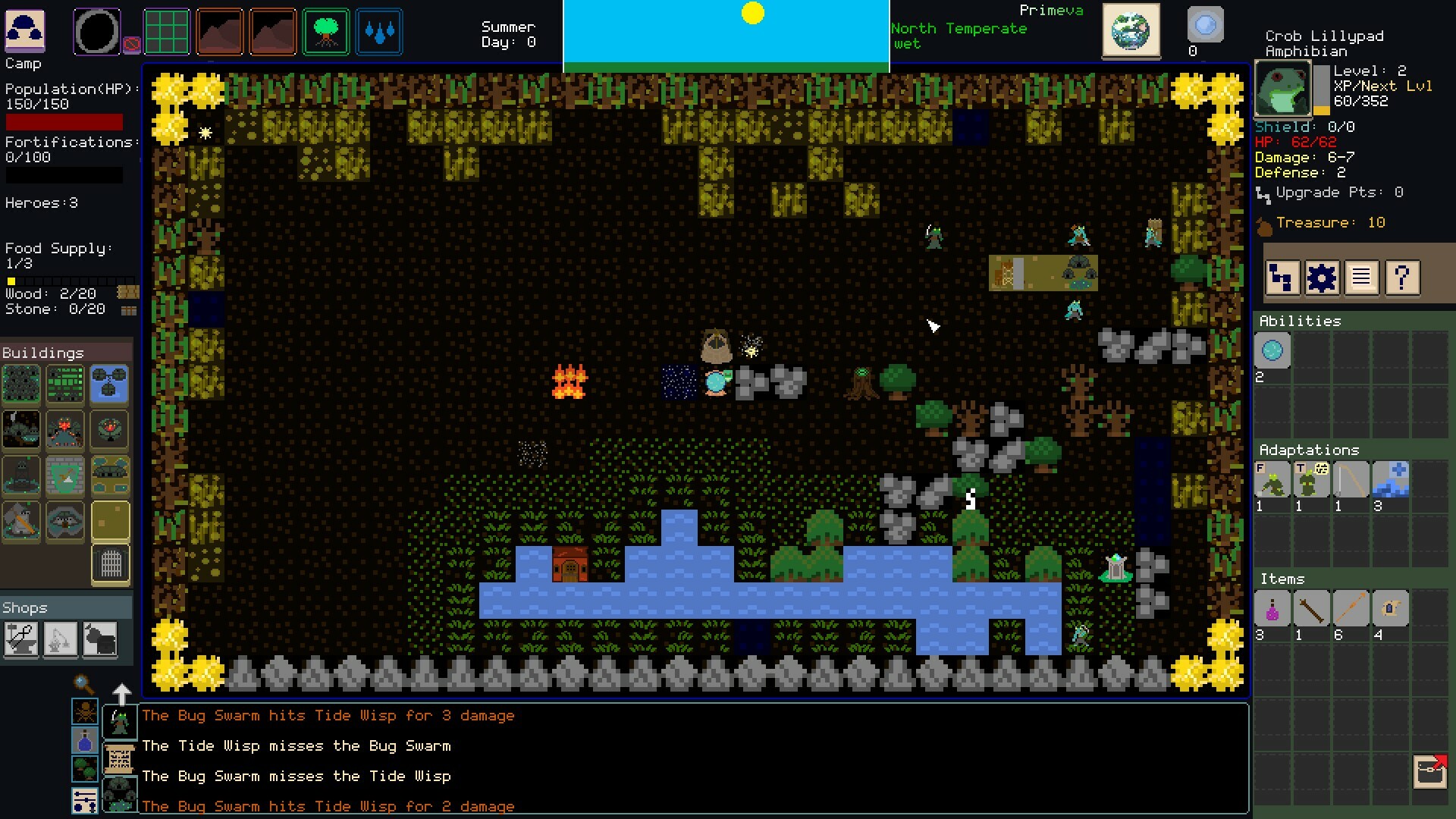
Task: Toggle the prohibition sign next to the minimap
Action: 132,44
